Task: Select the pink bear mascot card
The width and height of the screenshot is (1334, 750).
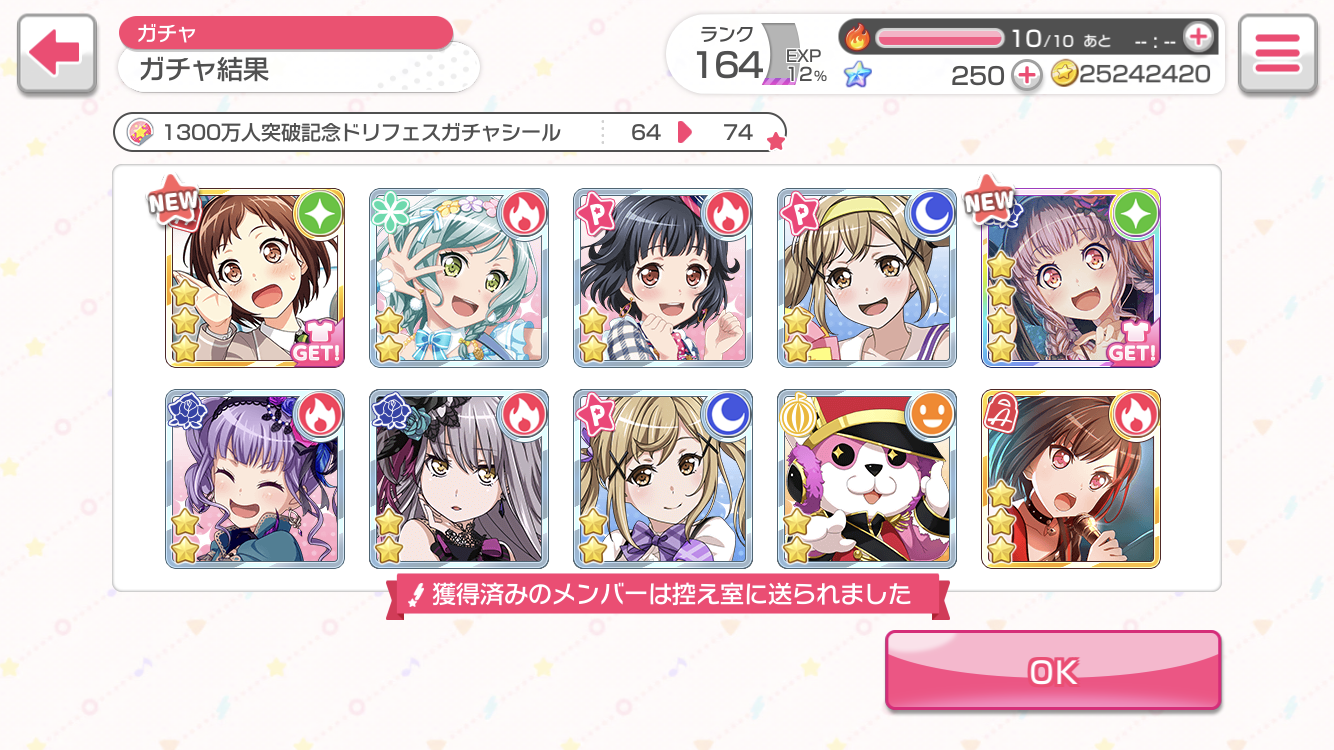Action: click(867, 479)
